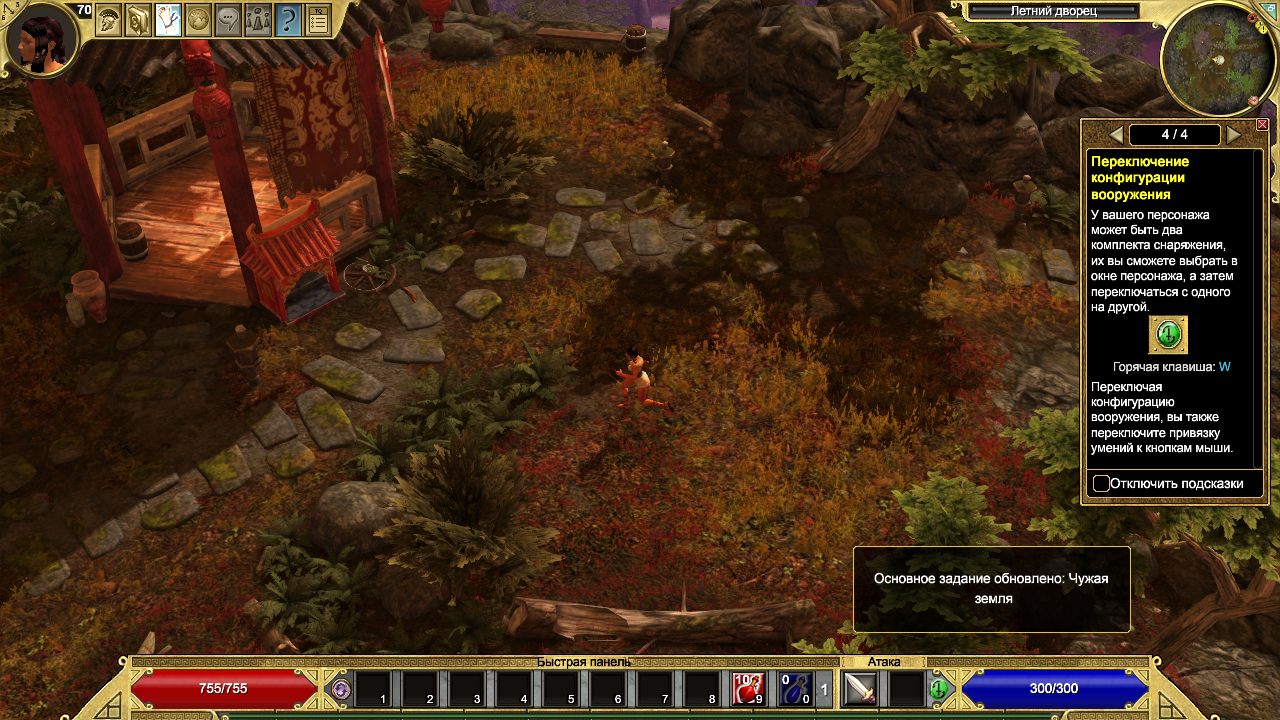Screen dimensions: 1280x720
Task: Click the green weapon swap button by mana bar
Action: tap(938, 689)
